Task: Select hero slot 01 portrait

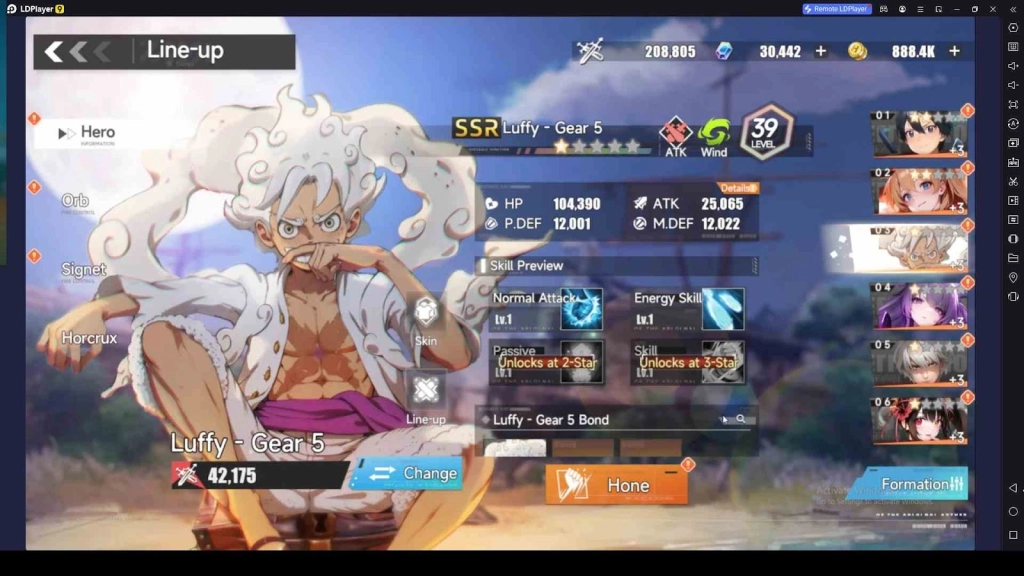Action: pos(919,135)
